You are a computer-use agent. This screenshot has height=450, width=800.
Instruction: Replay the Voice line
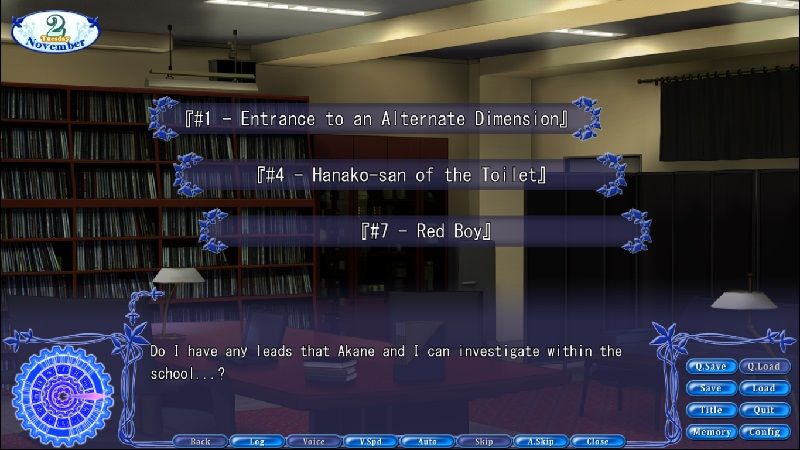coord(313,441)
